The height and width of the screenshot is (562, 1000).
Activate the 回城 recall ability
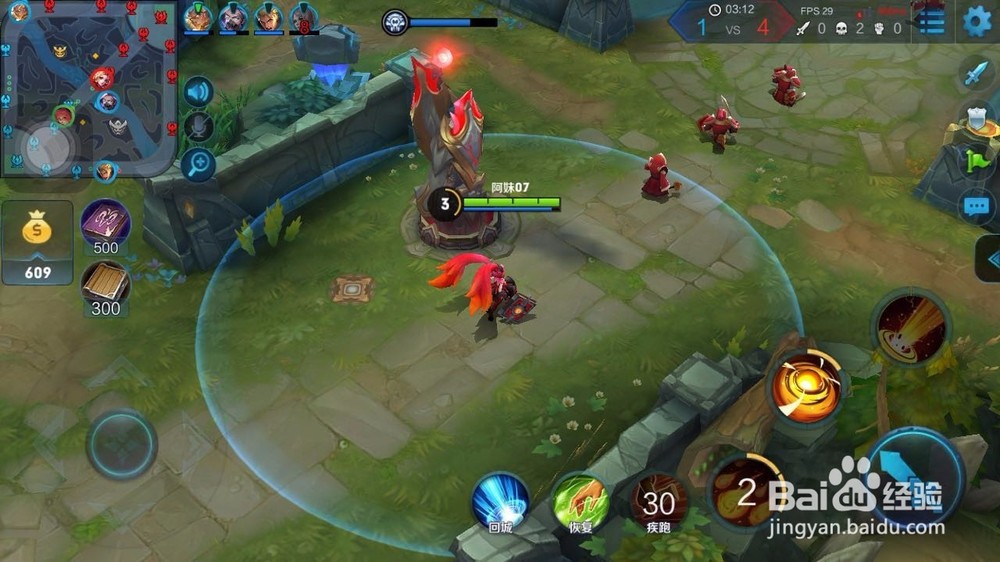click(501, 501)
